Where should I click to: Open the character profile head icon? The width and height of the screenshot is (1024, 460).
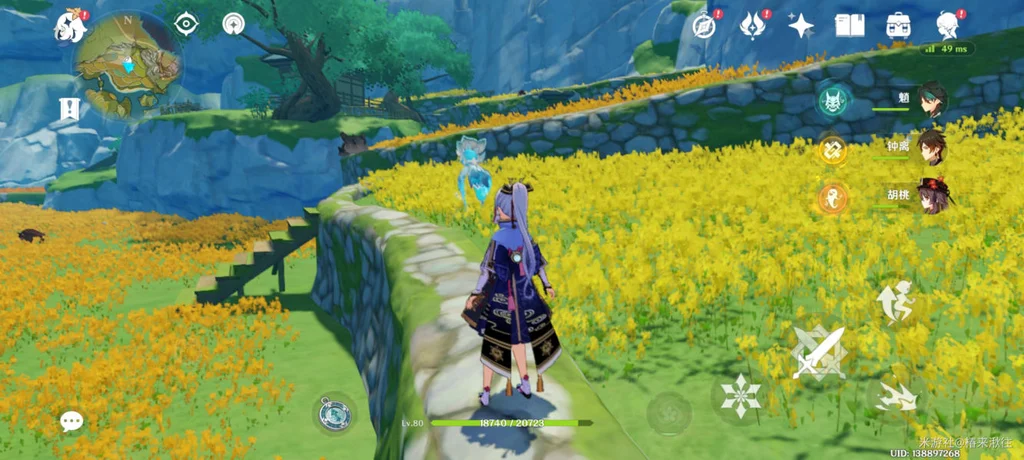click(947, 26)
